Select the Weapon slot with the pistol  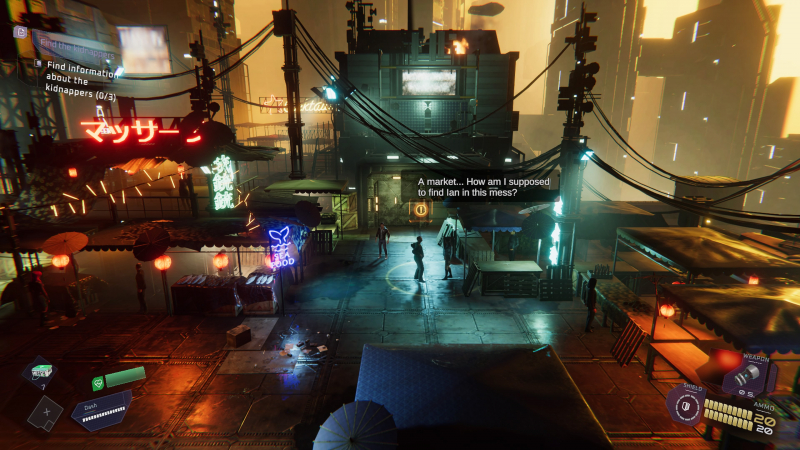click(745, 375)
